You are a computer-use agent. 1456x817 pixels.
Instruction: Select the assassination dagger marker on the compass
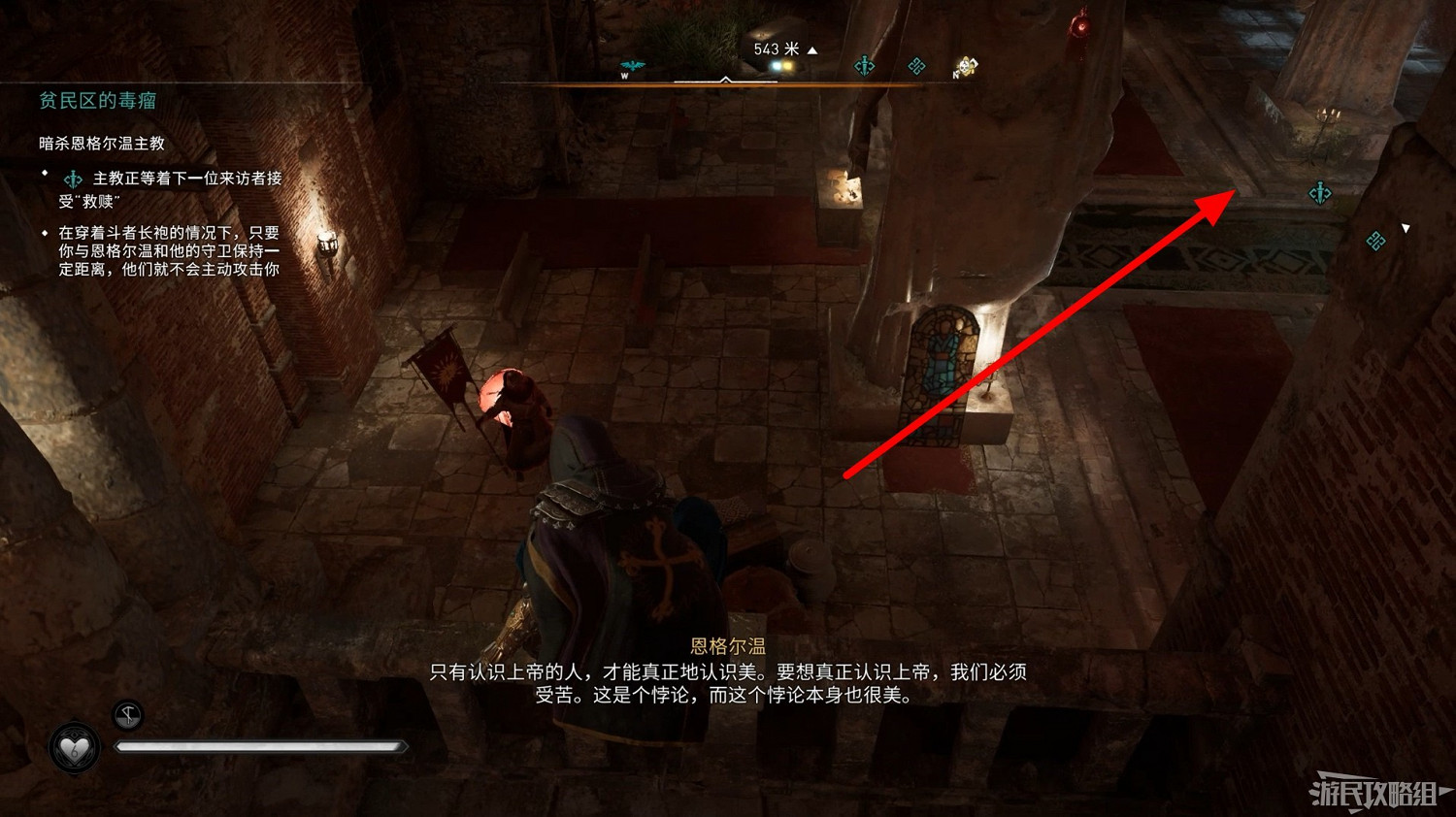pos(864,65)
